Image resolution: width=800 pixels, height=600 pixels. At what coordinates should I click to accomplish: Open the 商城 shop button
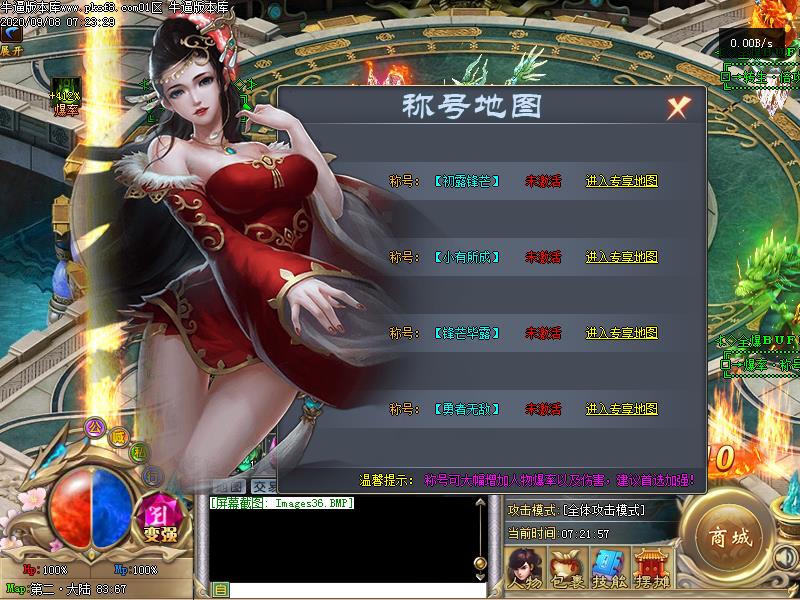[726, 537]
